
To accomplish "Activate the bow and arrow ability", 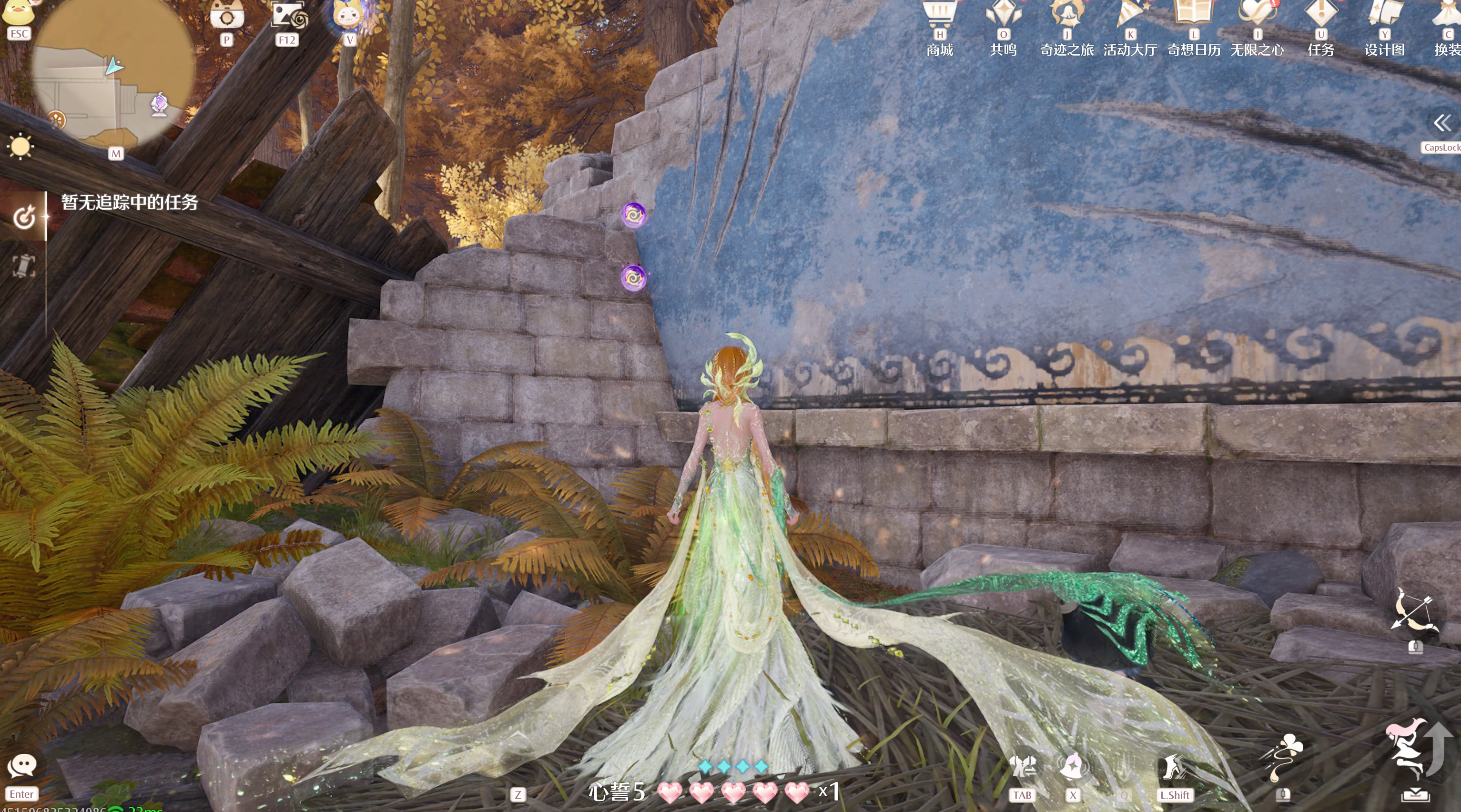I will coord(1413,611).
